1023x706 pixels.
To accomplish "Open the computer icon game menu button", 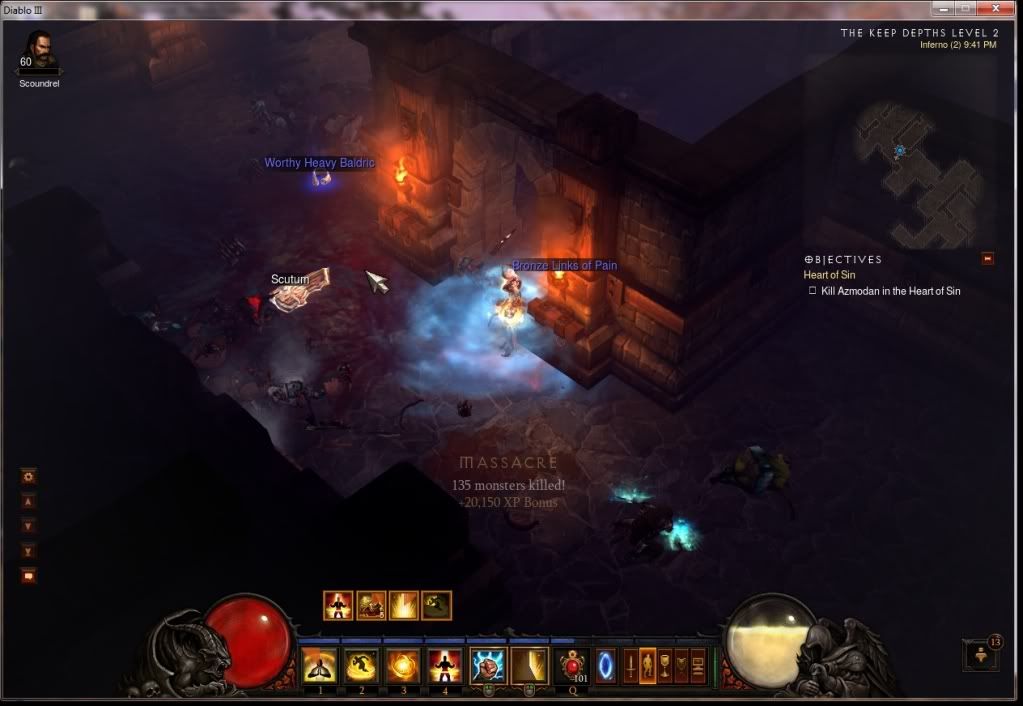I will (698, 665).
